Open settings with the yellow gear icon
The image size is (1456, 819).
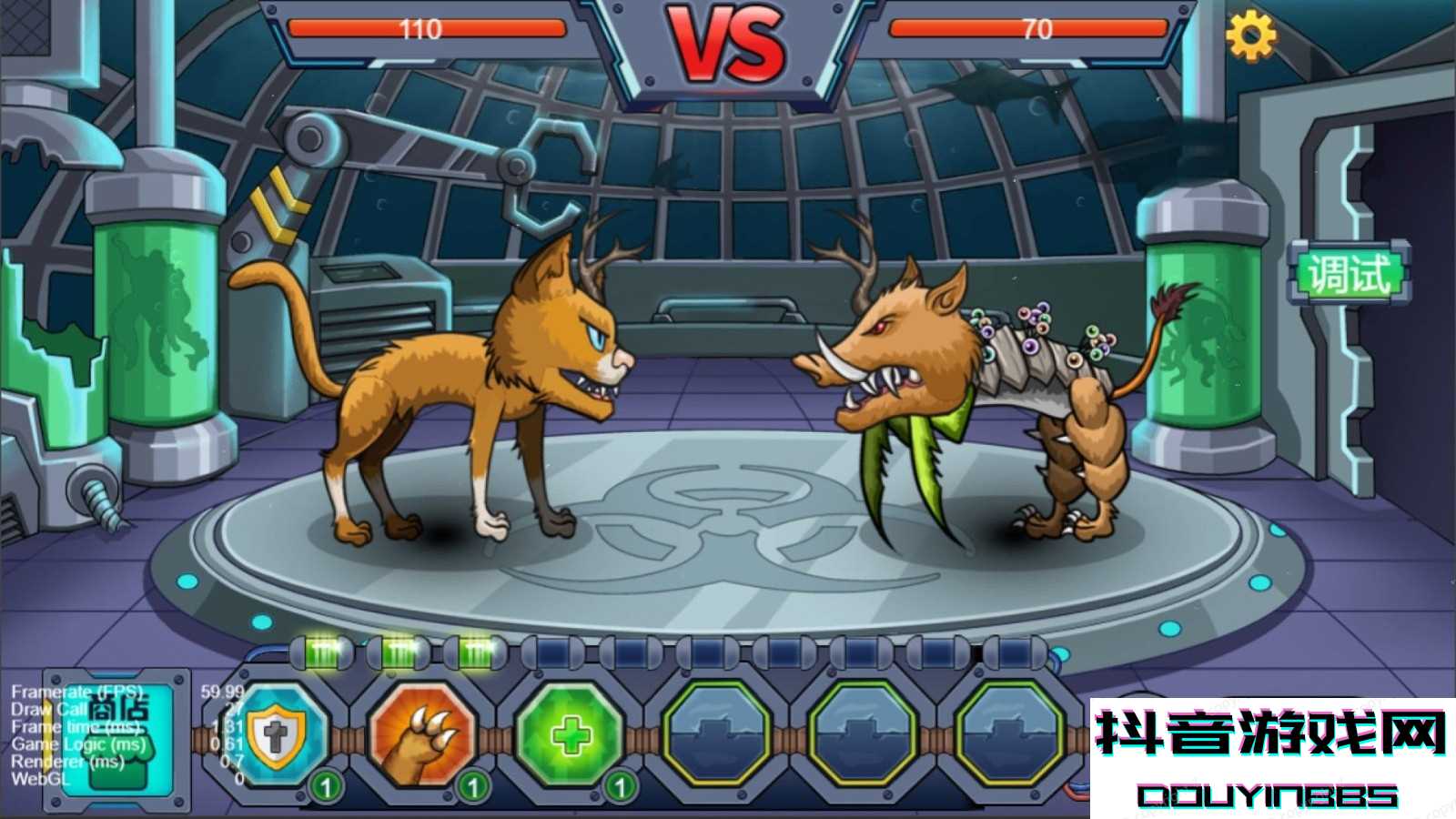1250,36
